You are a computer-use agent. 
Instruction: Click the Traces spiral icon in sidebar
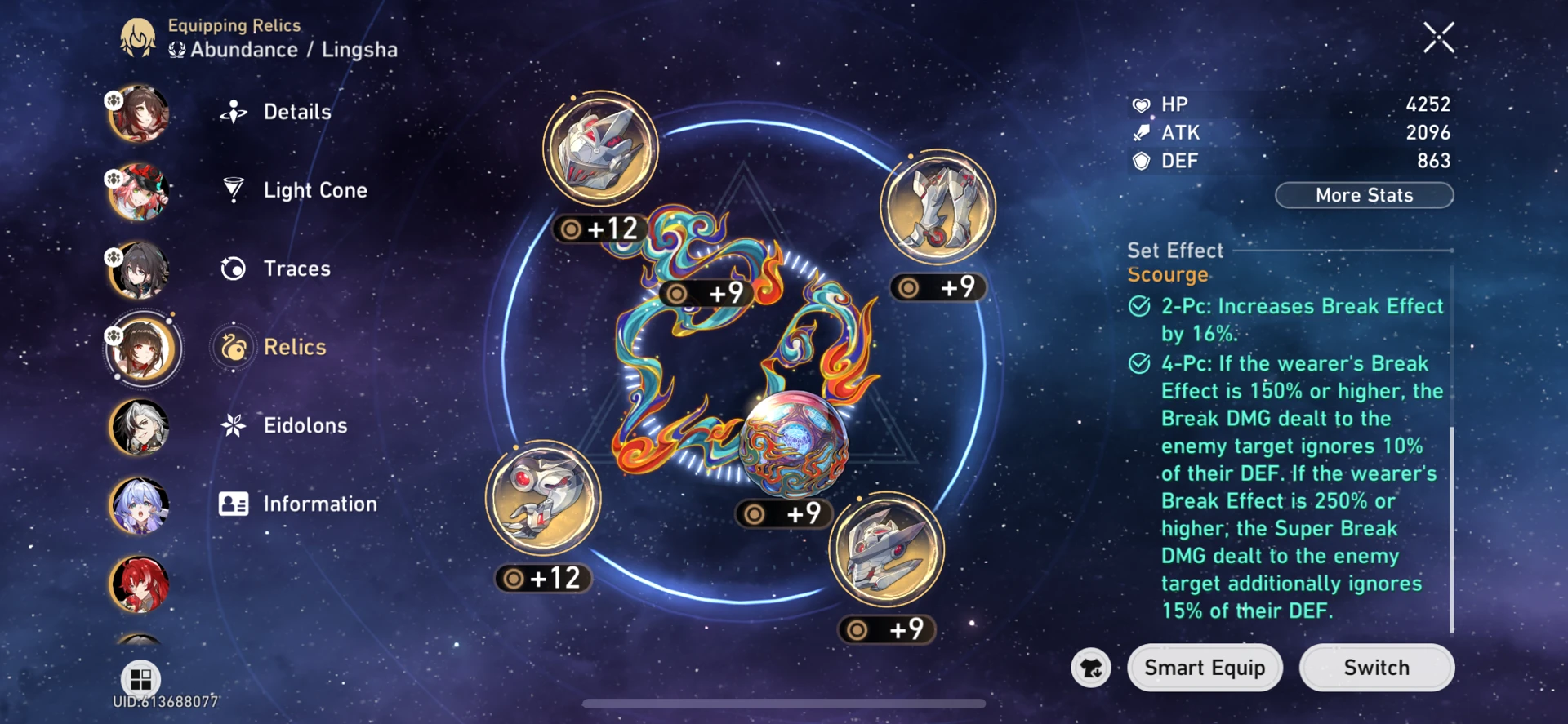pos(234,268)
